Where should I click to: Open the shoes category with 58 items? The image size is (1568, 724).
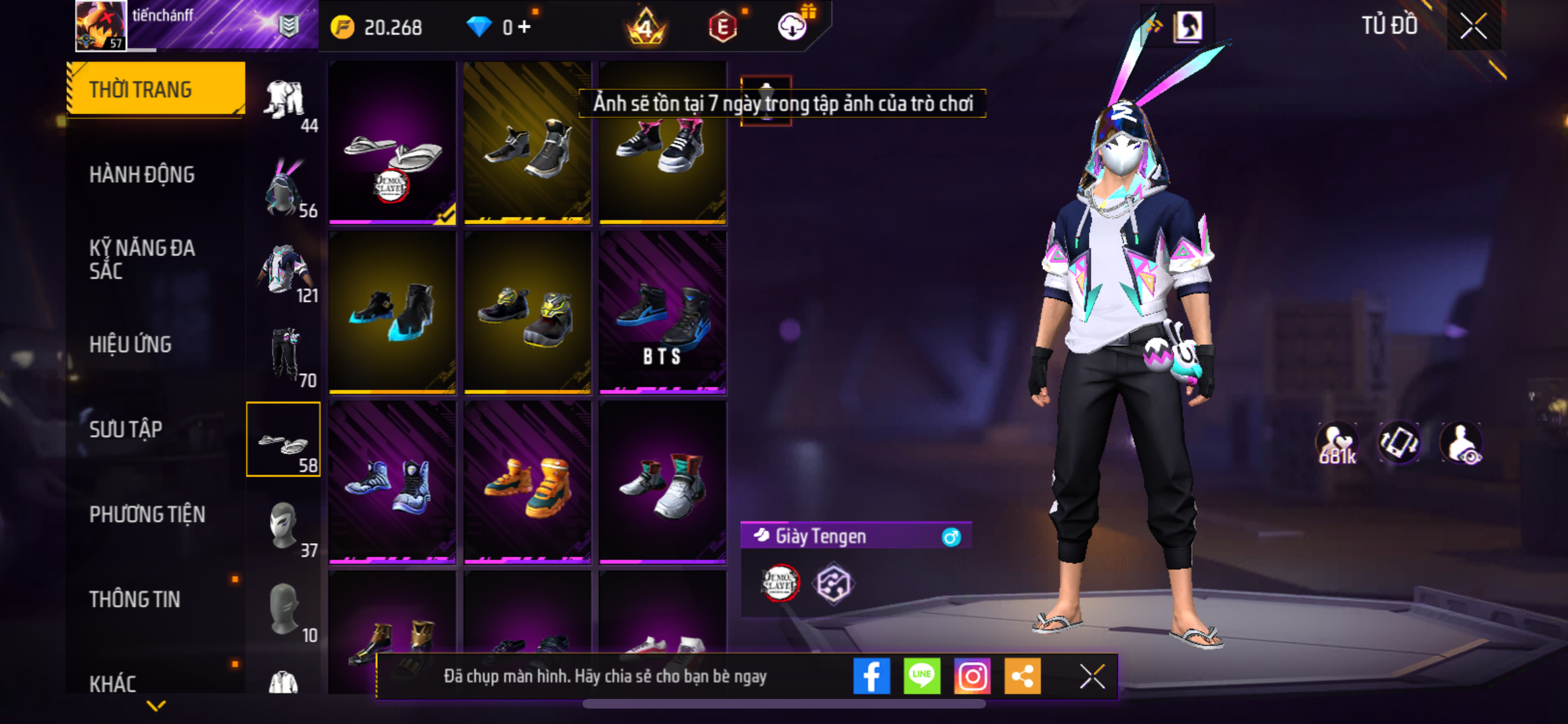(283, 440)
